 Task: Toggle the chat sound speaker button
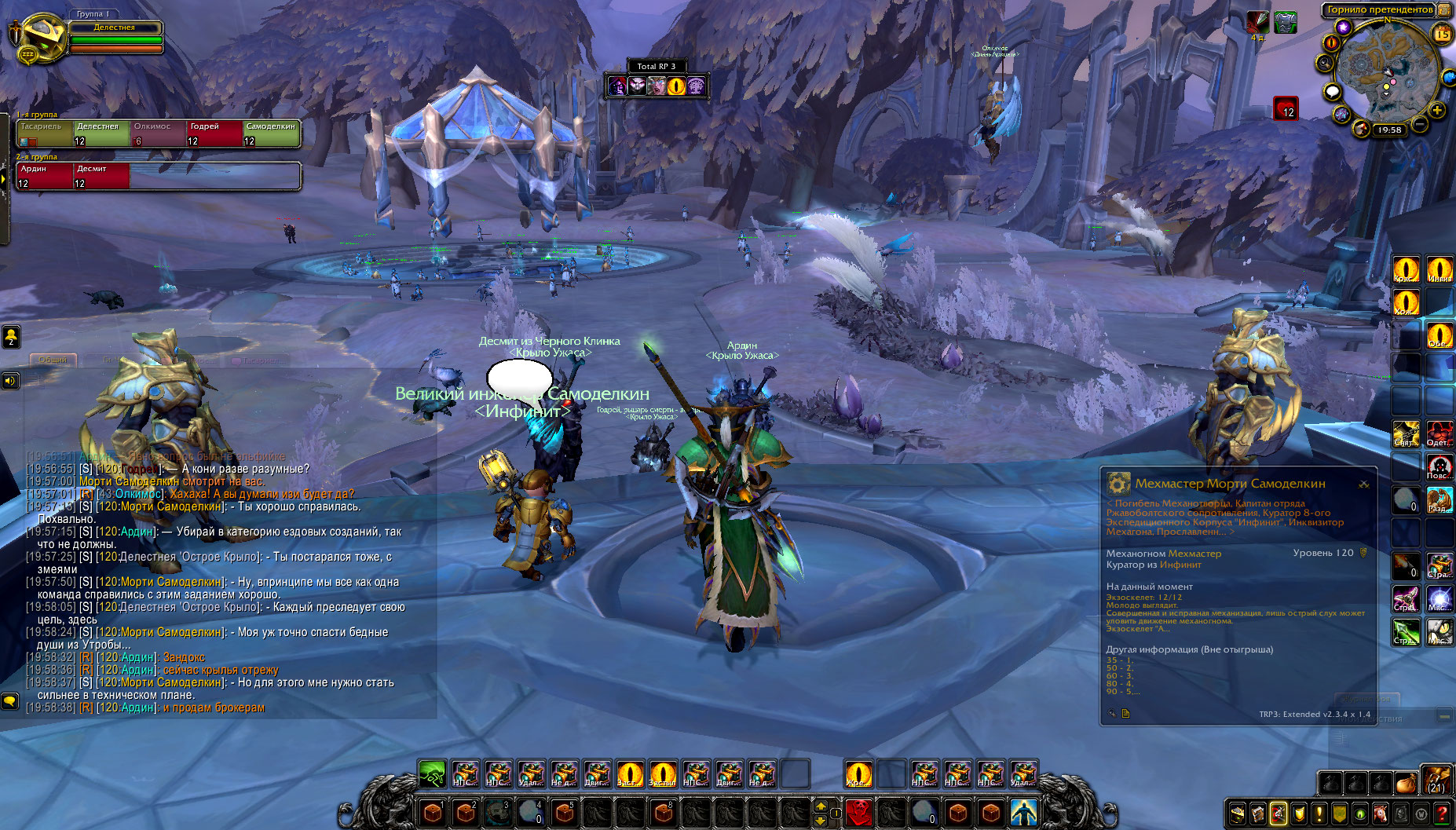(10, 381)
